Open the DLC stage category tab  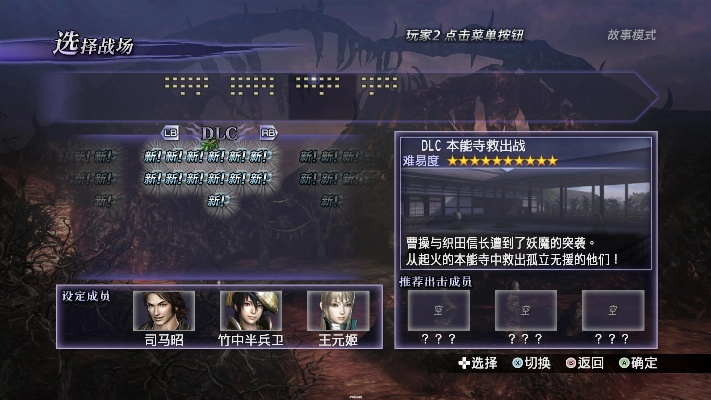pyautogui.click(x=218, y=132)
